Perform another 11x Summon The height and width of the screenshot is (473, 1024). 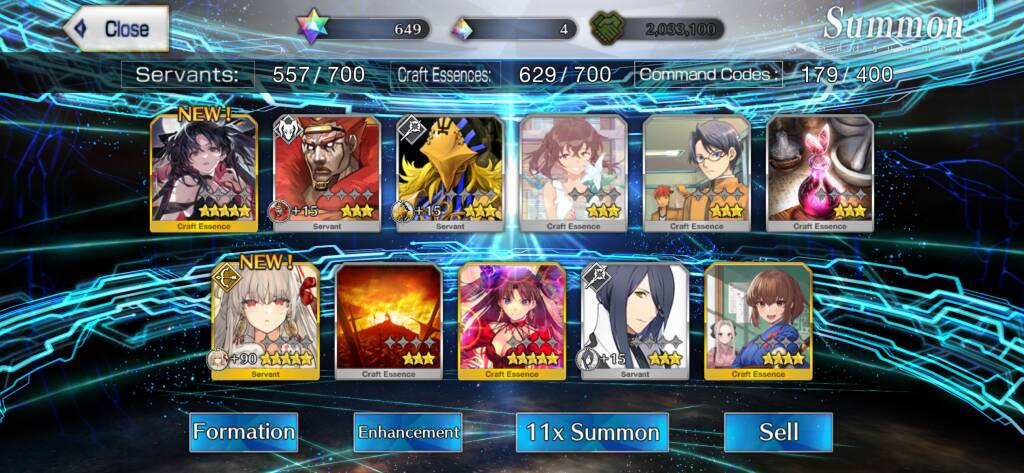pyautogui.click(x=593, y=432)
